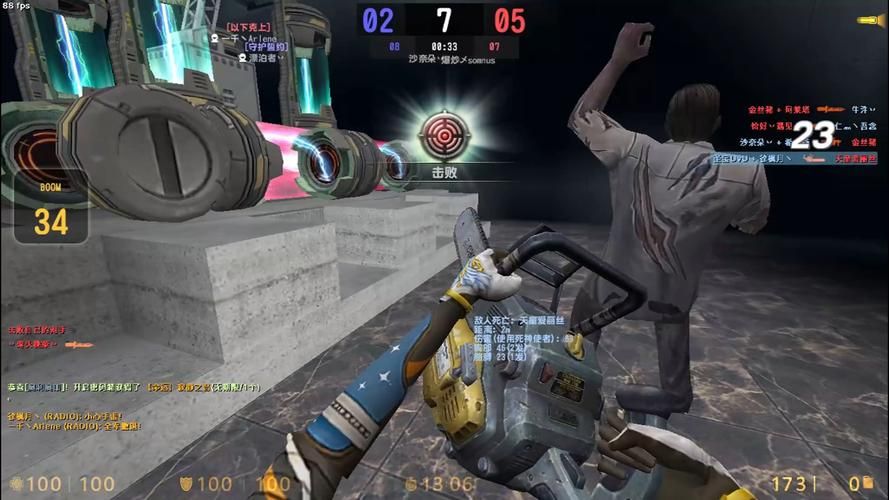
Task: Open Arlene's RADIO chat message
Action: [x=74, y=427]
